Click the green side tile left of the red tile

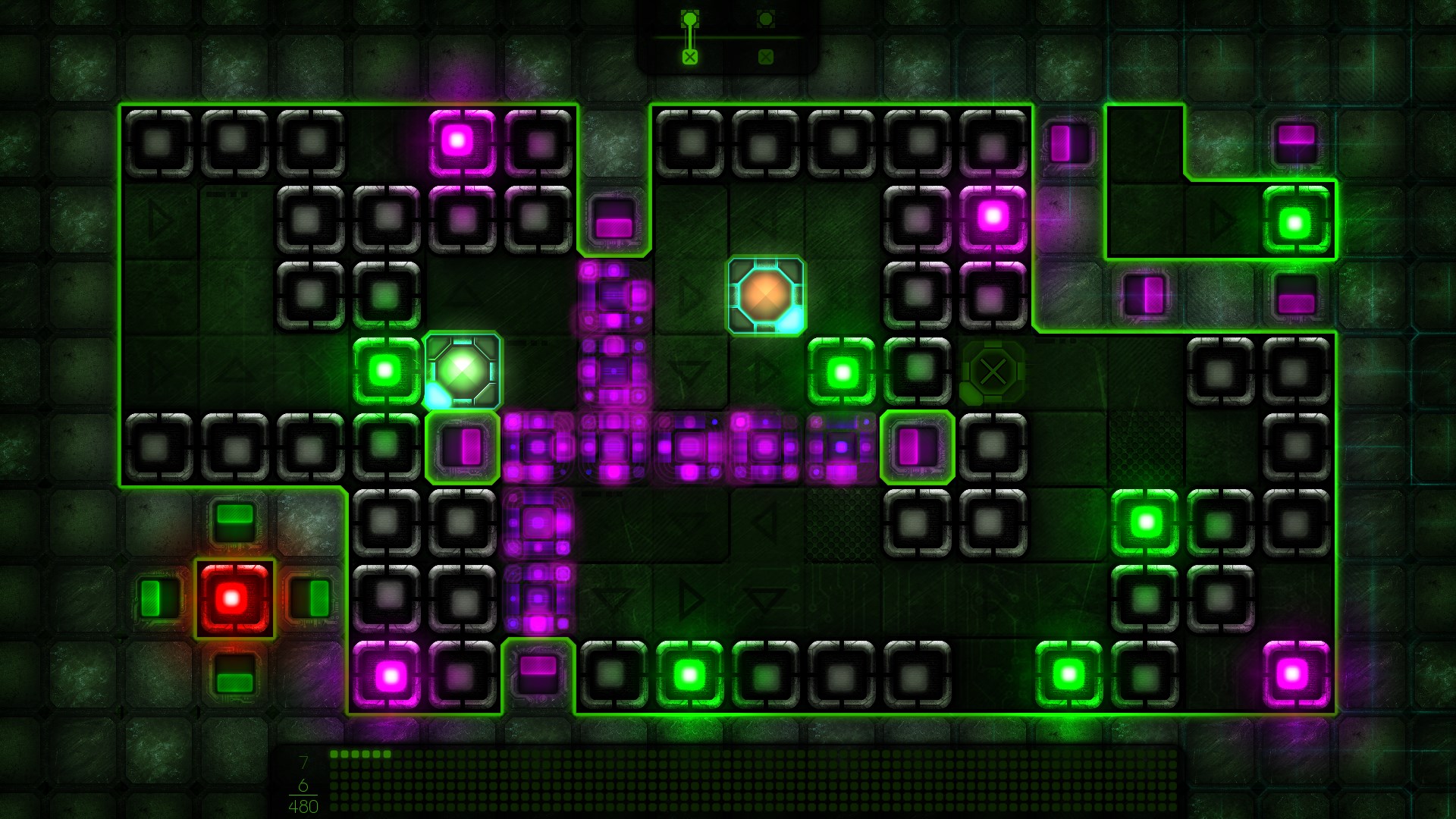tap(159, 599)
